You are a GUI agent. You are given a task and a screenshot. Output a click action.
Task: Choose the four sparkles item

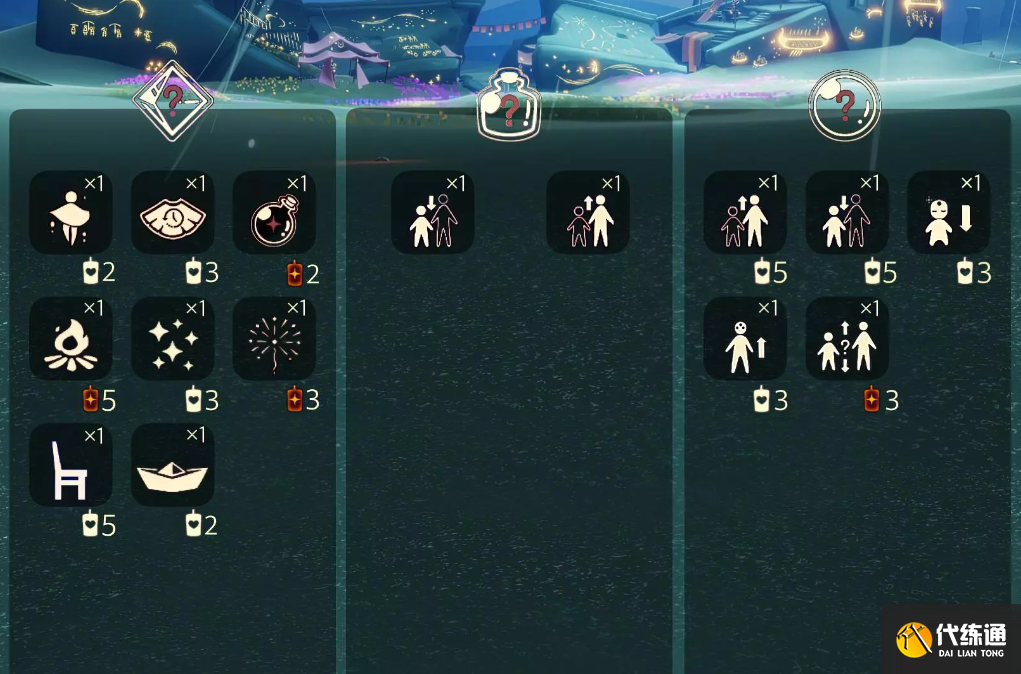coord(173,338)
